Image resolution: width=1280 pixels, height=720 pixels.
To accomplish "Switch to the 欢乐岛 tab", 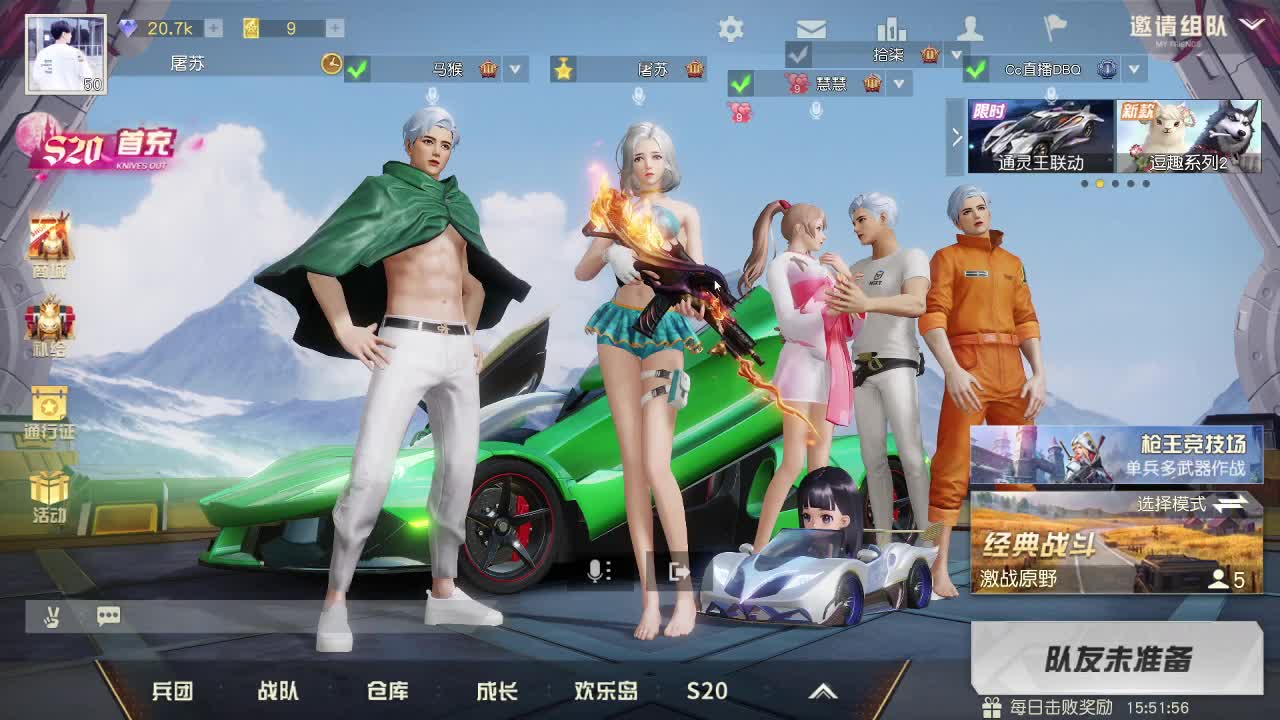I will point(608,690).
